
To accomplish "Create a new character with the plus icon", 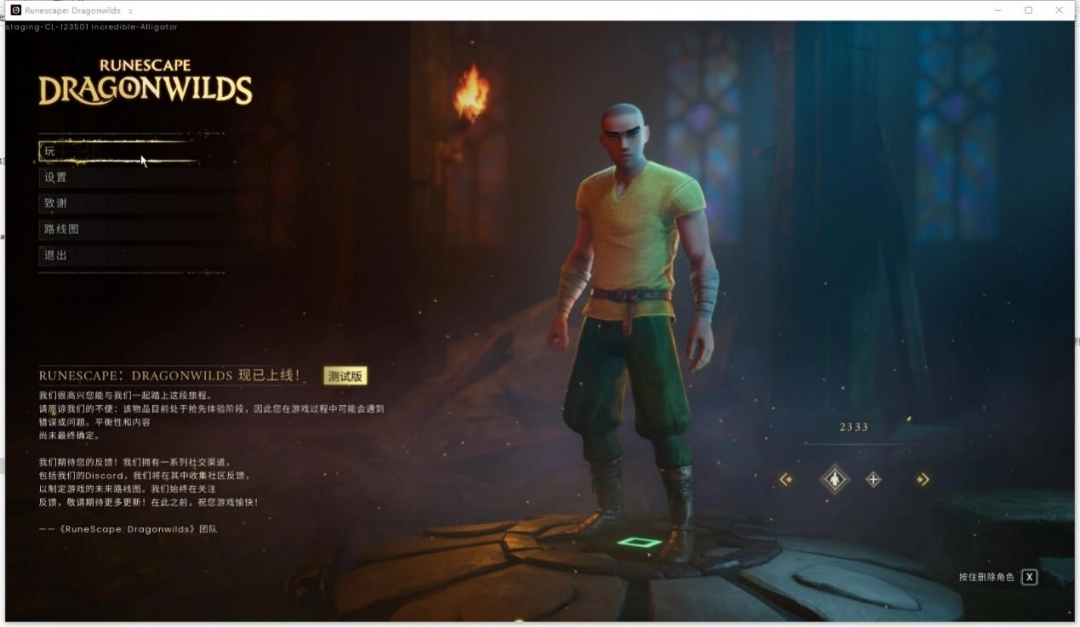I will 873,479.
